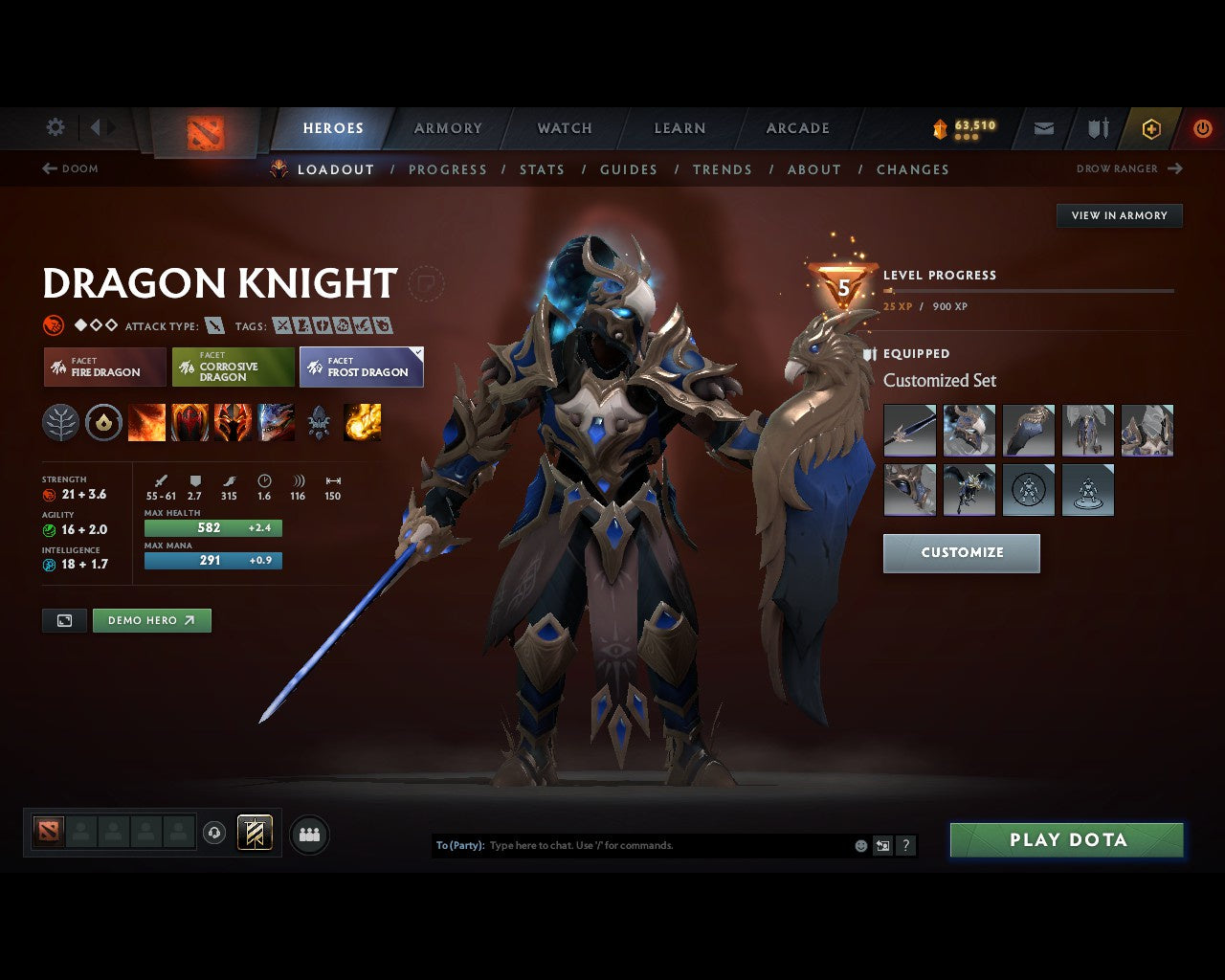Switch to the Stats tab
This screenshot has height=980, width=1225.
point(542,169)
